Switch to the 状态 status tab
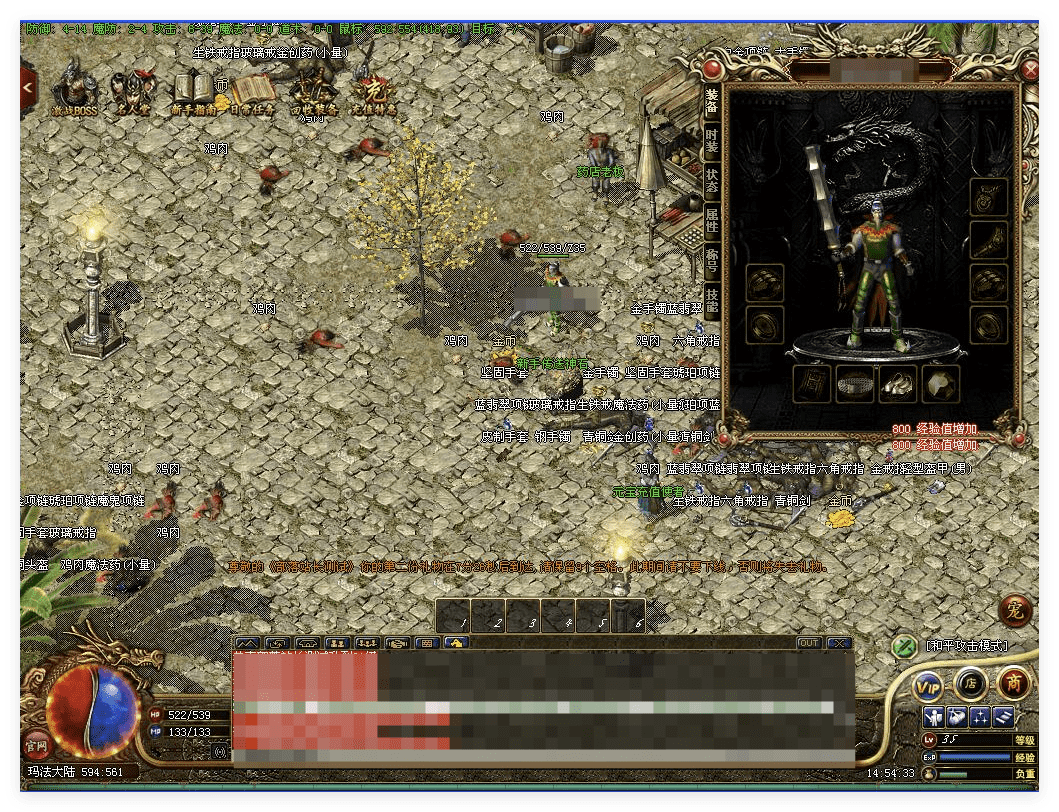 point(711,180)
